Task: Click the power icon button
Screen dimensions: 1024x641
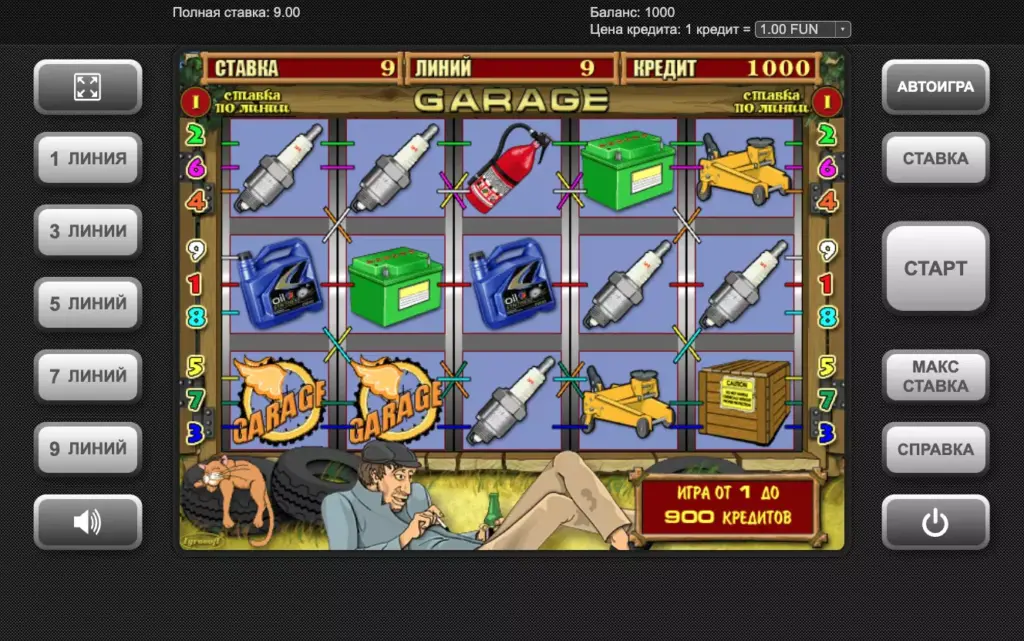Action: (x=935, y=522)
